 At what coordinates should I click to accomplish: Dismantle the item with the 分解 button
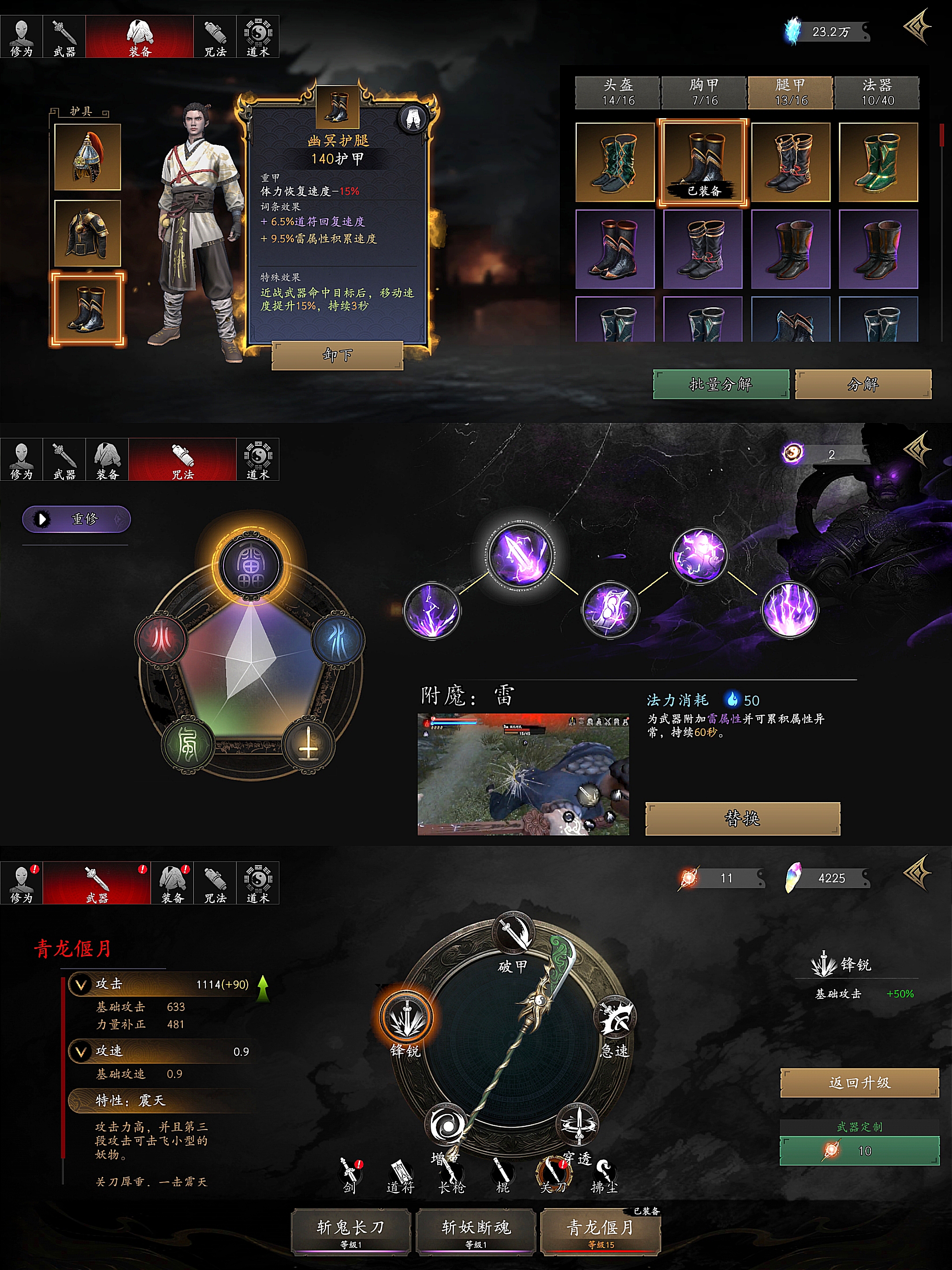(863, 384)
